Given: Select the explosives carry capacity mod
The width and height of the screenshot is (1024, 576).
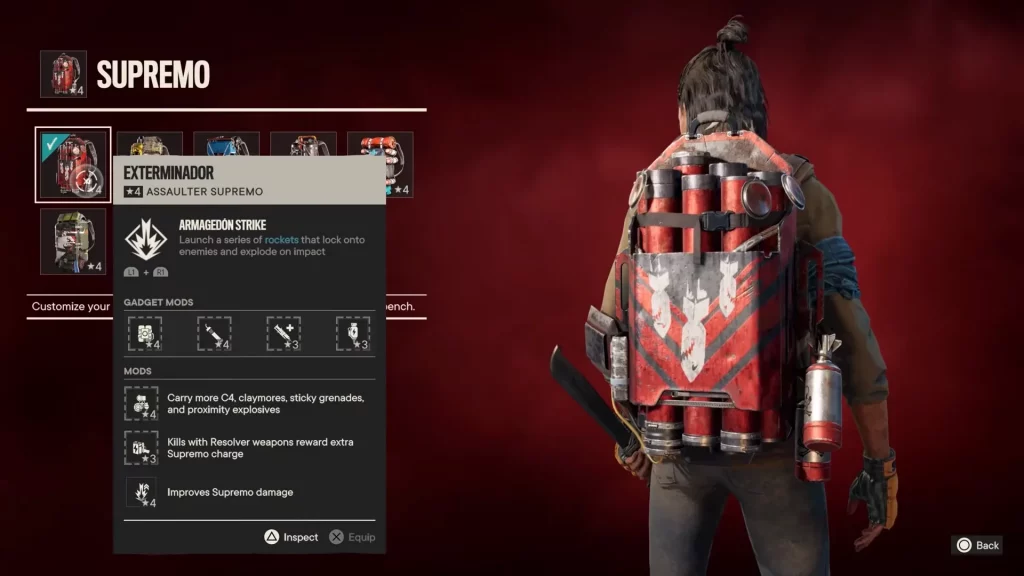Looking at the screenshot, I should click(x=141, y=404).
